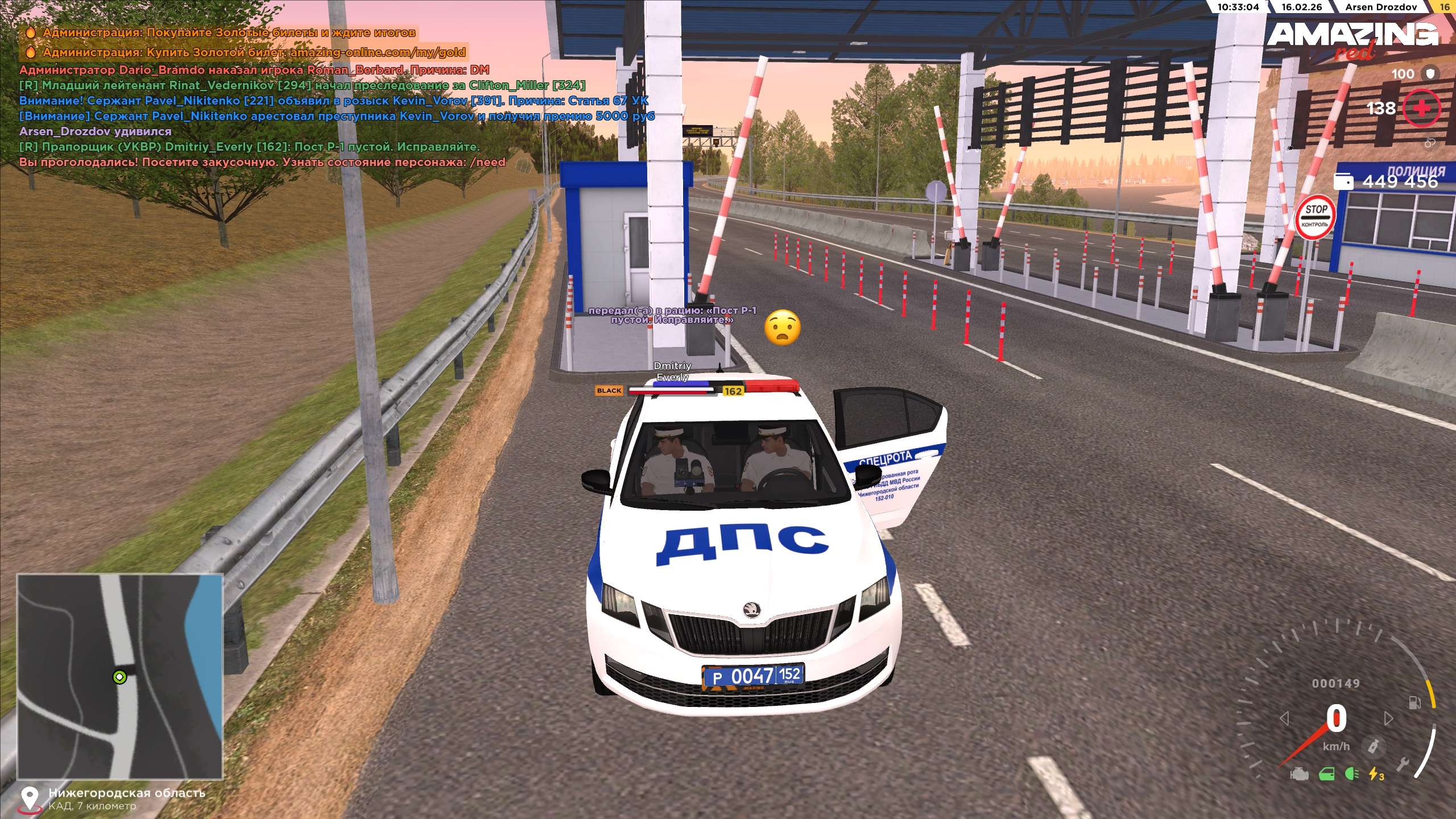The image size is (1456, 819).
Task: Click the location pin icon
Action: coord(30,798)
